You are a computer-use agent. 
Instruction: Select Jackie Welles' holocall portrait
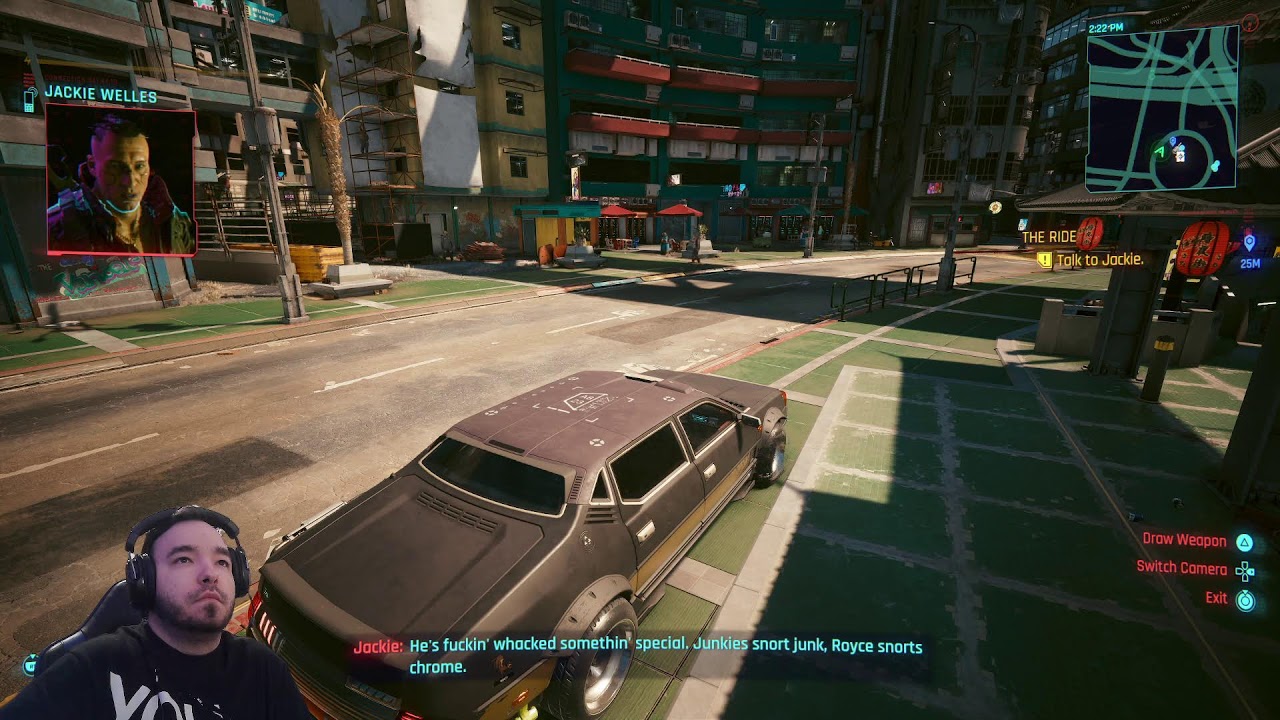click(x=120, y=180)
